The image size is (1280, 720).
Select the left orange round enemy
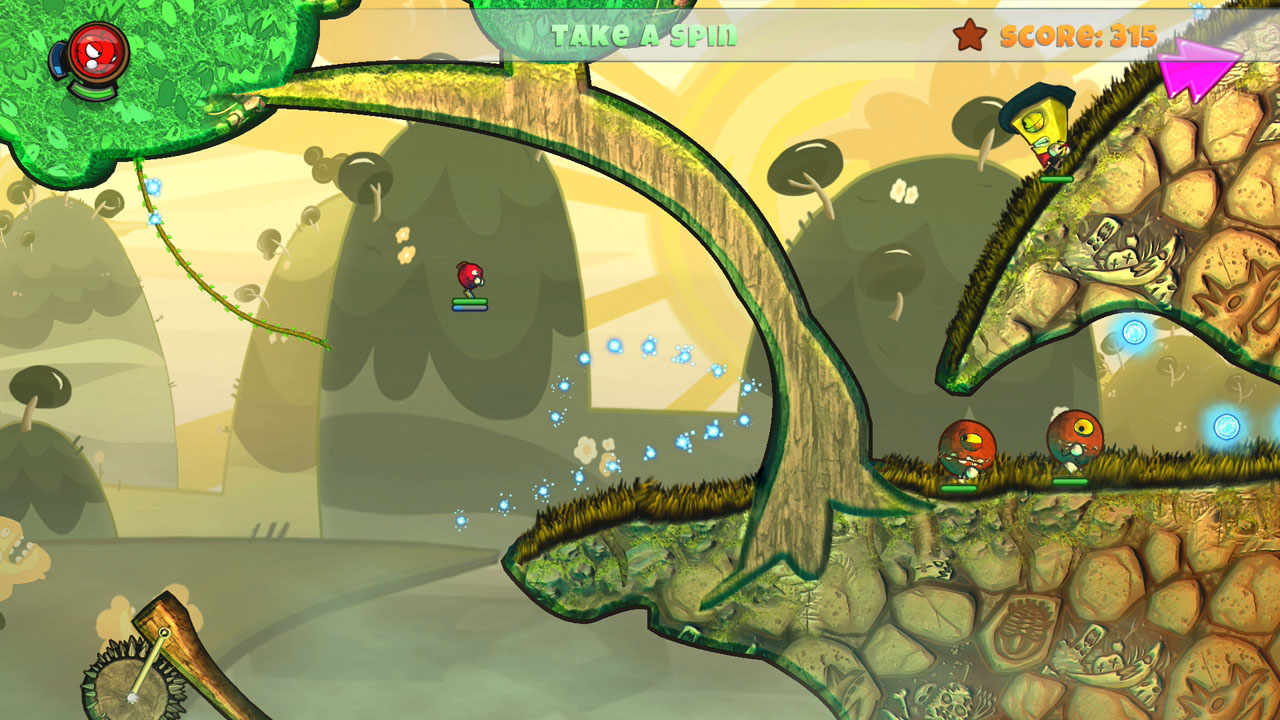point(966,445)
